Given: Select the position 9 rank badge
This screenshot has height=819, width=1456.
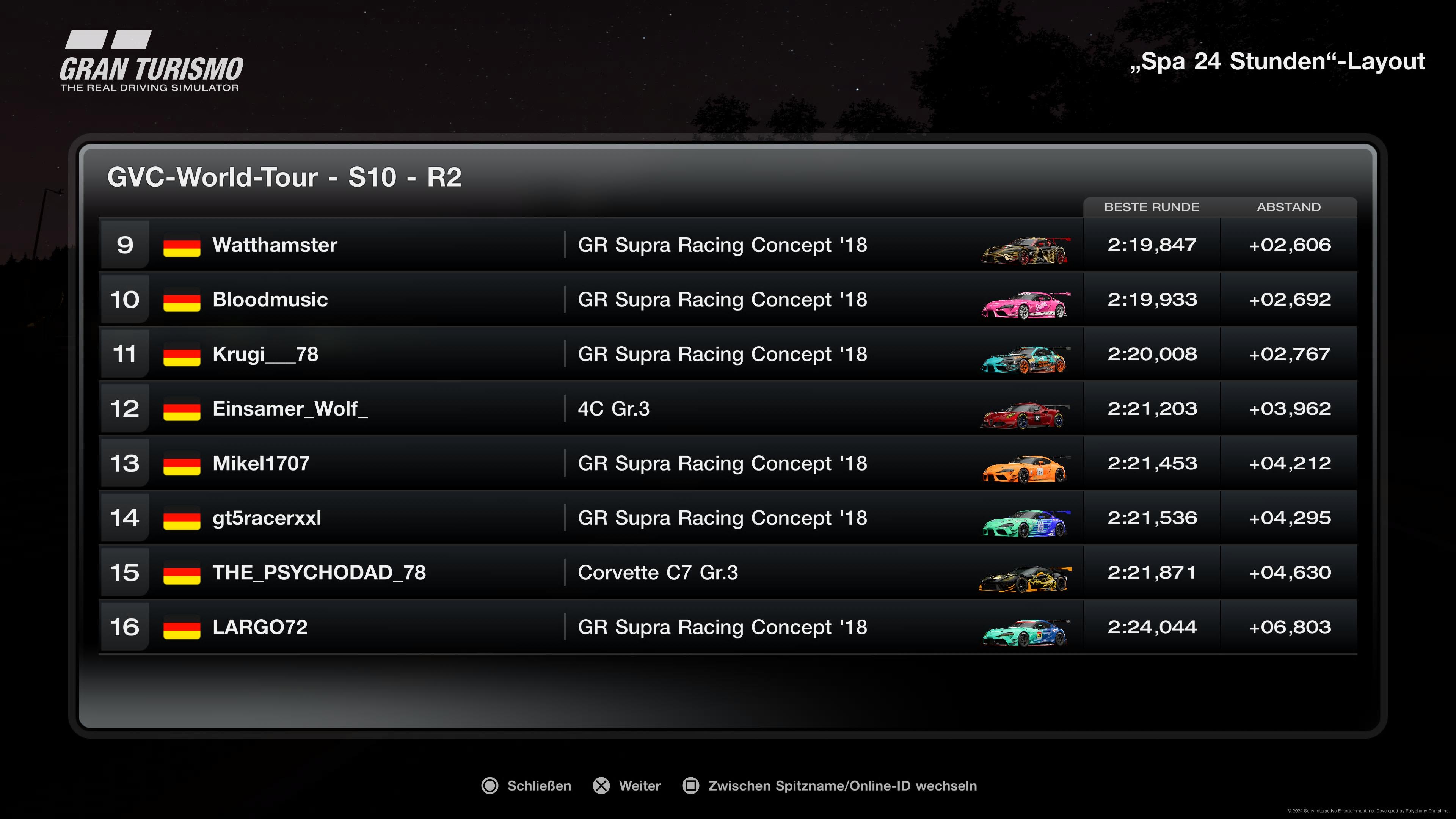Looking at the screenshot, I should coord(125,245).
